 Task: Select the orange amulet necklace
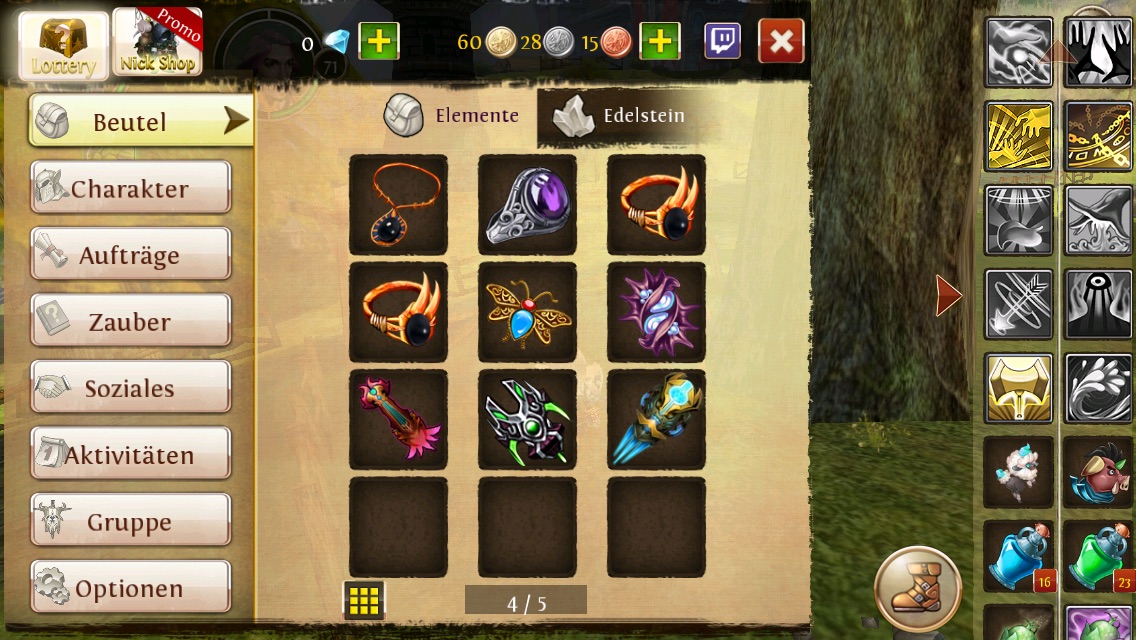click(x=398, y=204)
